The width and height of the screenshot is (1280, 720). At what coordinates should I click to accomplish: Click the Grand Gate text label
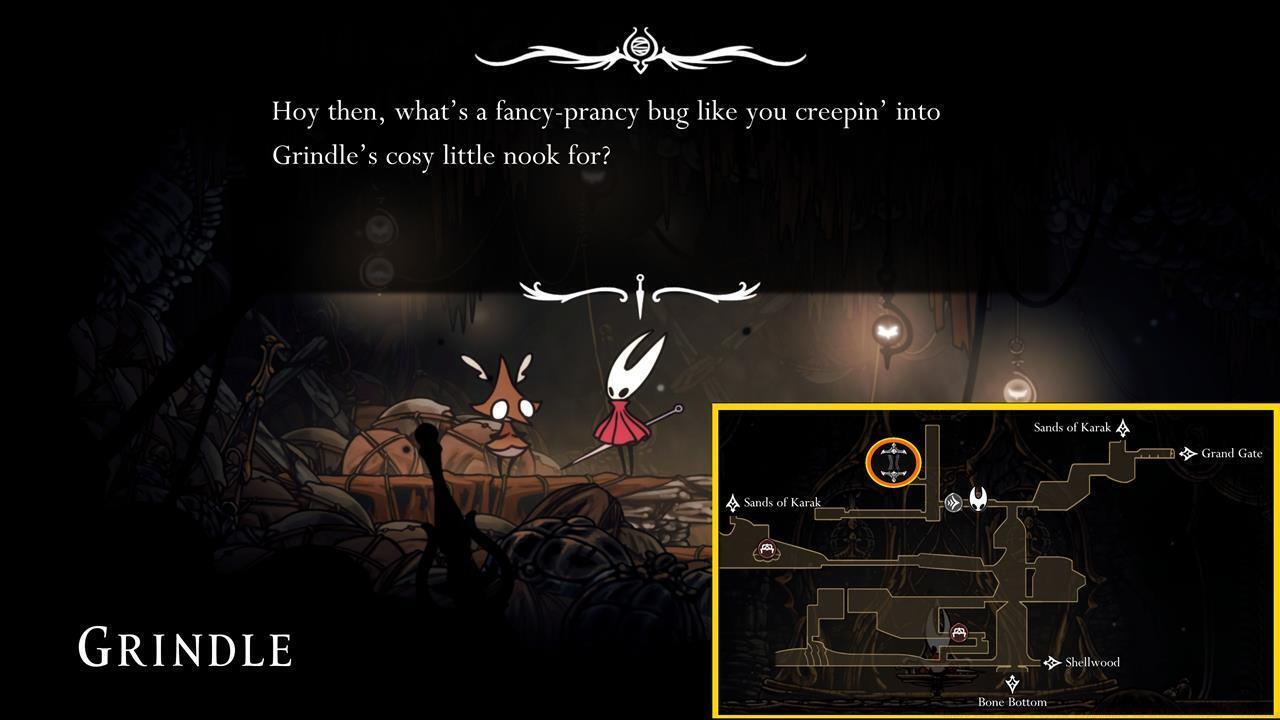point(1231,454)
